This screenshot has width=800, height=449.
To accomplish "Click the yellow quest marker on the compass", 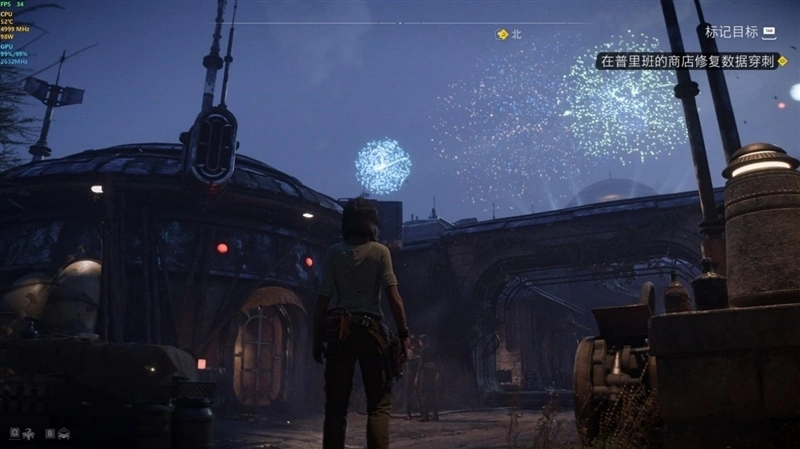I will click(x=503, y=34).
